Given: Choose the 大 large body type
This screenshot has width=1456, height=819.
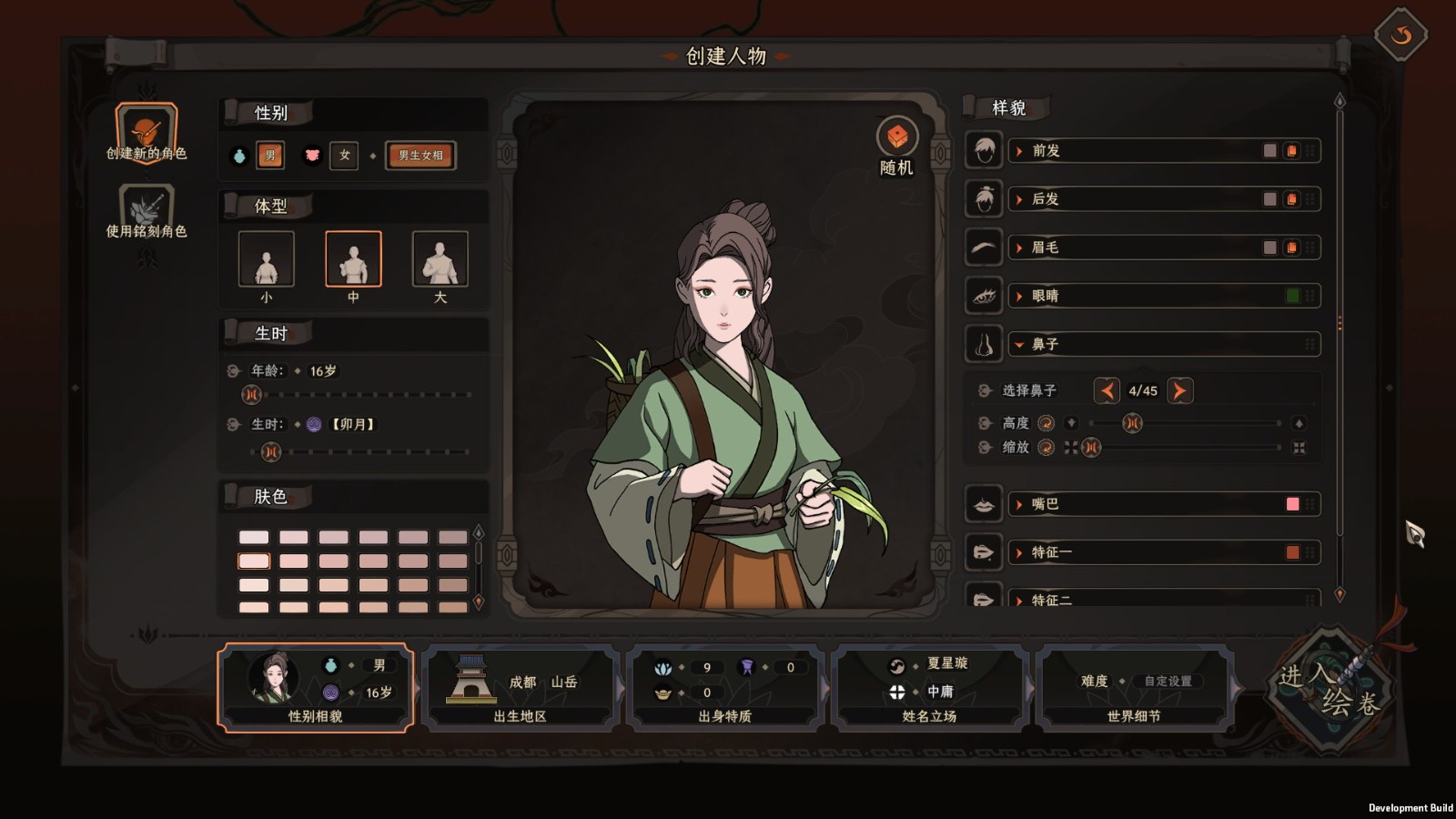Looking at the screenshot, I should pyautogui.click(x=440, y=259).
